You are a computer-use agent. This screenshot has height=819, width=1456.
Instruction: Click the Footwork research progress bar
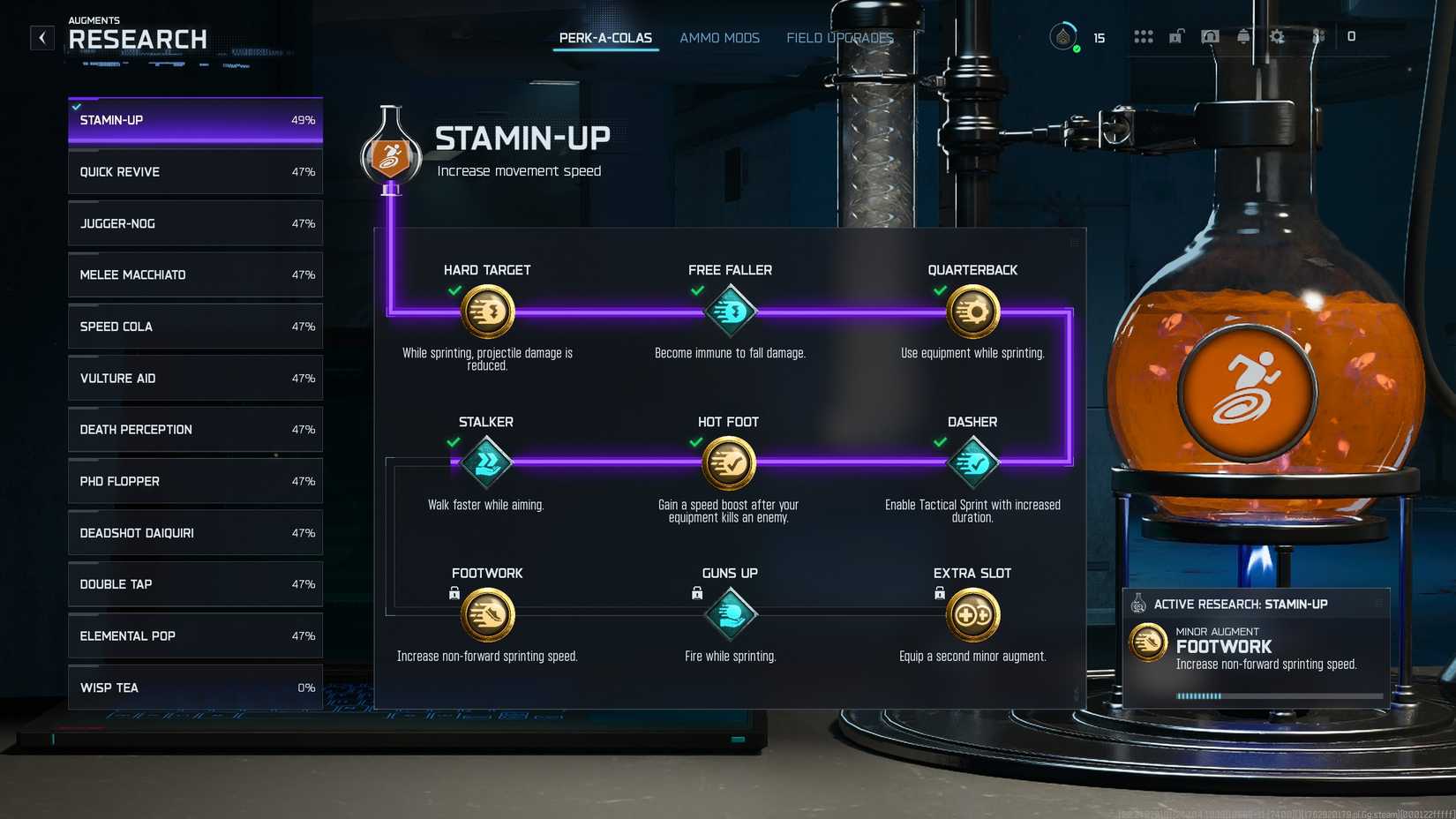pos(1279,695)
